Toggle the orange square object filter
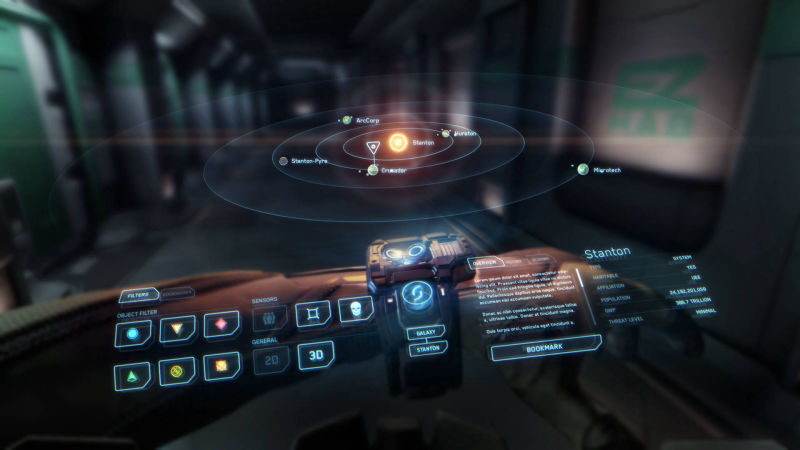Viewport: 800px width, 450px height. 221,367
